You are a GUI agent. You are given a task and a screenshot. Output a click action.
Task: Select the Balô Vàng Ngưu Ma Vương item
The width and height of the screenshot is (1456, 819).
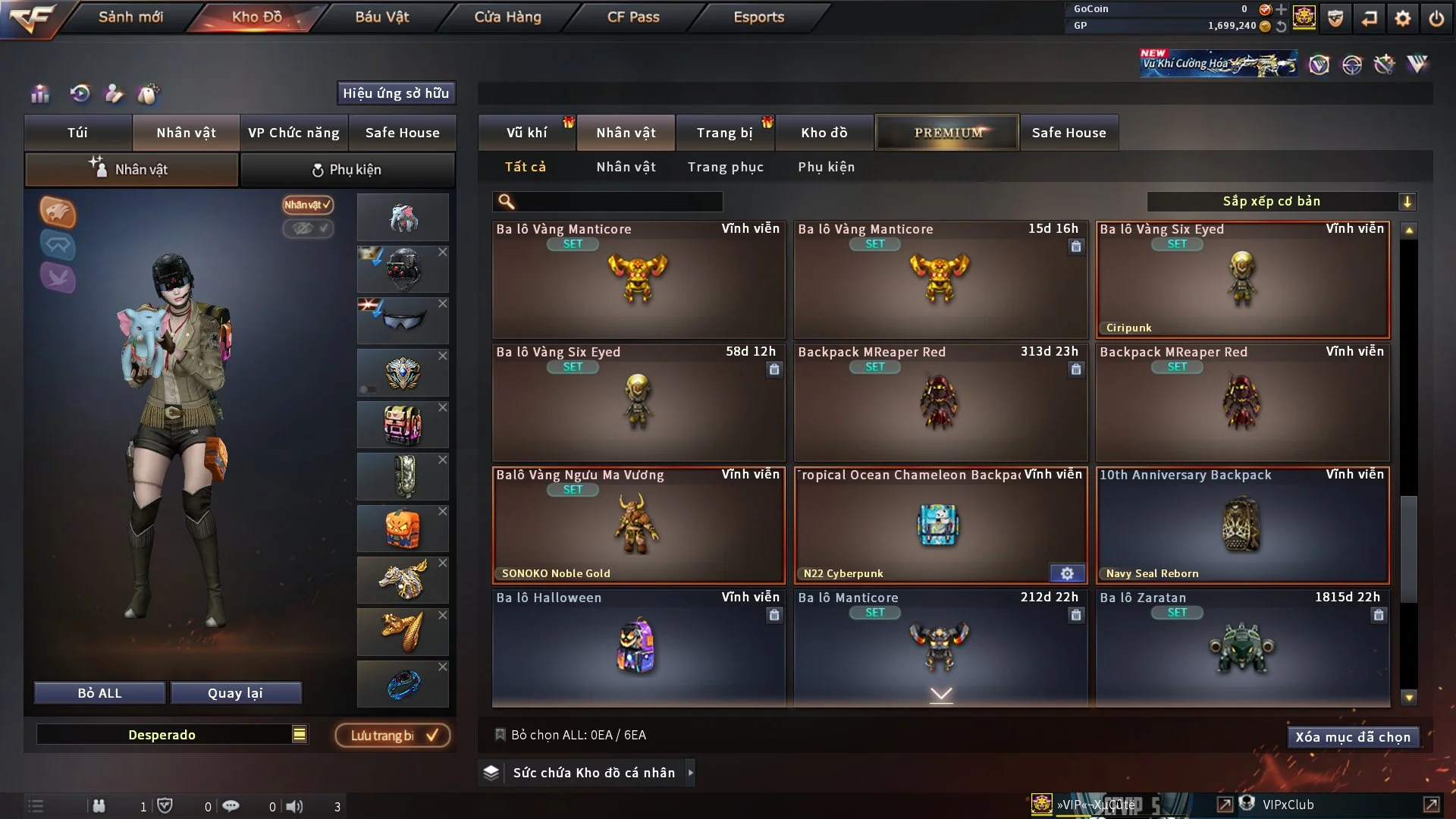pyautogui.click(x=638, y=526)
